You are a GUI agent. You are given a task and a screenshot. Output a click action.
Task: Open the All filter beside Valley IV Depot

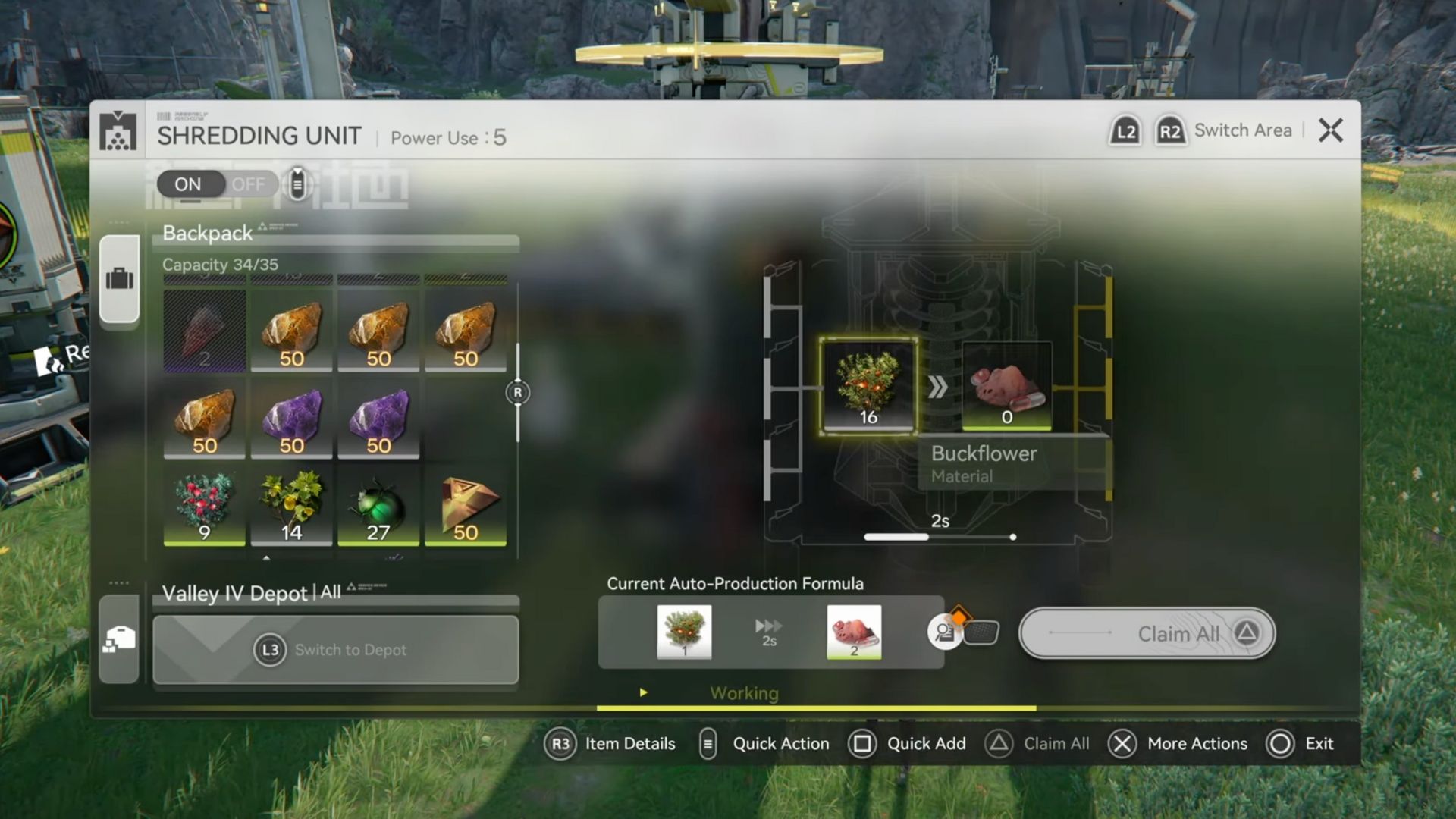[x=331, y=592]
